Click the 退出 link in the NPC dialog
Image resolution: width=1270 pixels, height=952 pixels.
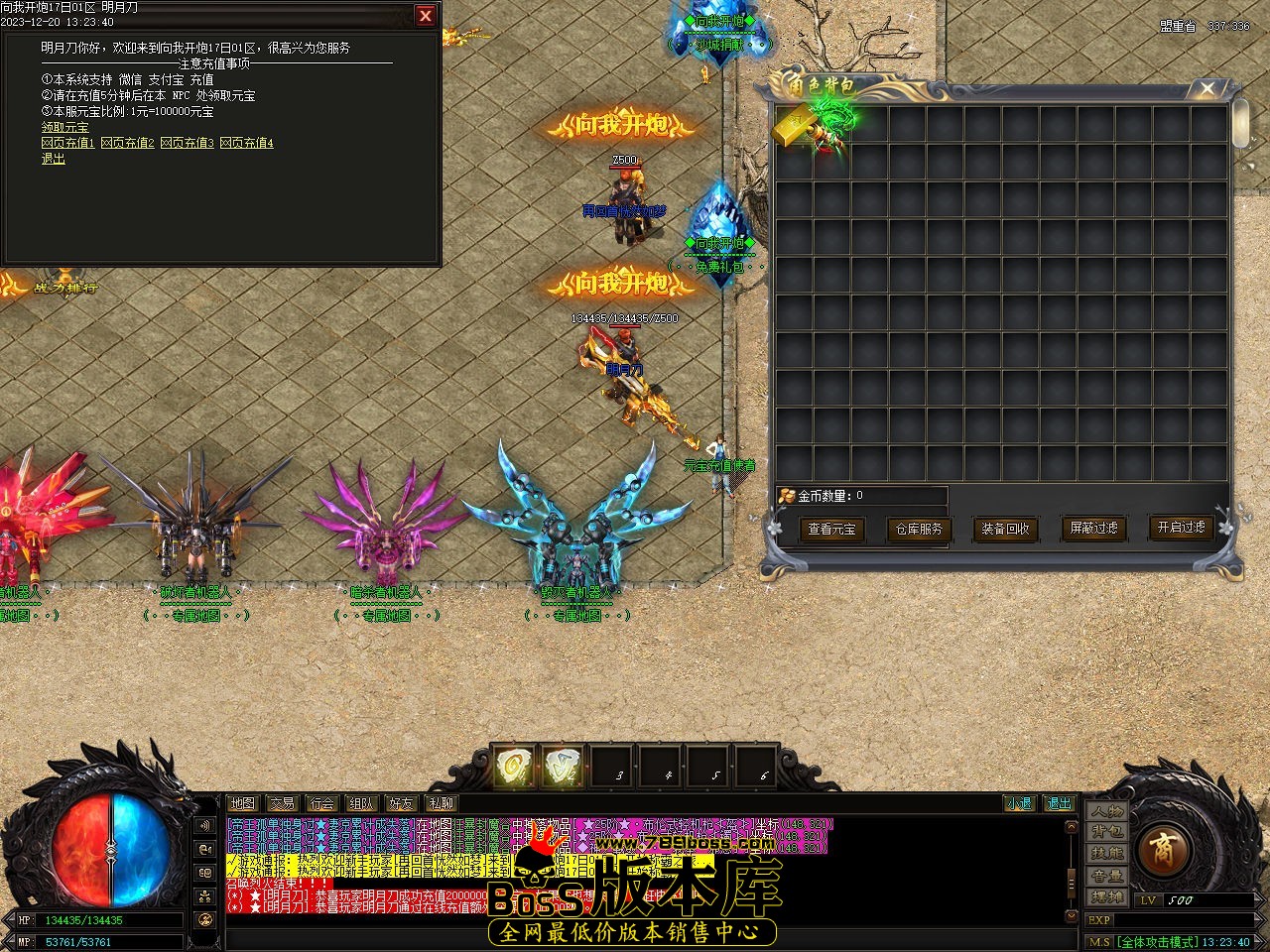point(53,159)
